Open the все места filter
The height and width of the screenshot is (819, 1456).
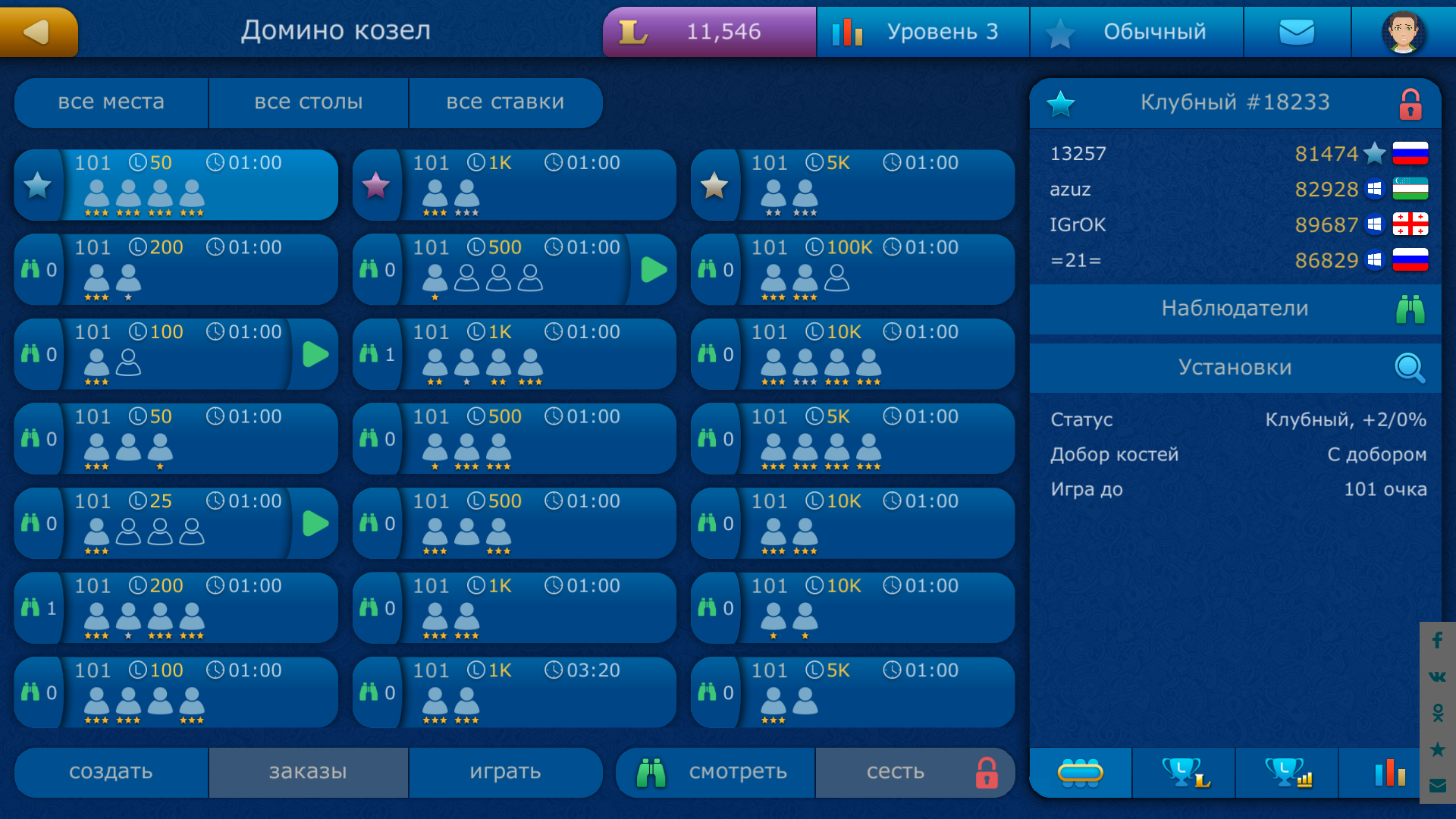pos(111,102)
